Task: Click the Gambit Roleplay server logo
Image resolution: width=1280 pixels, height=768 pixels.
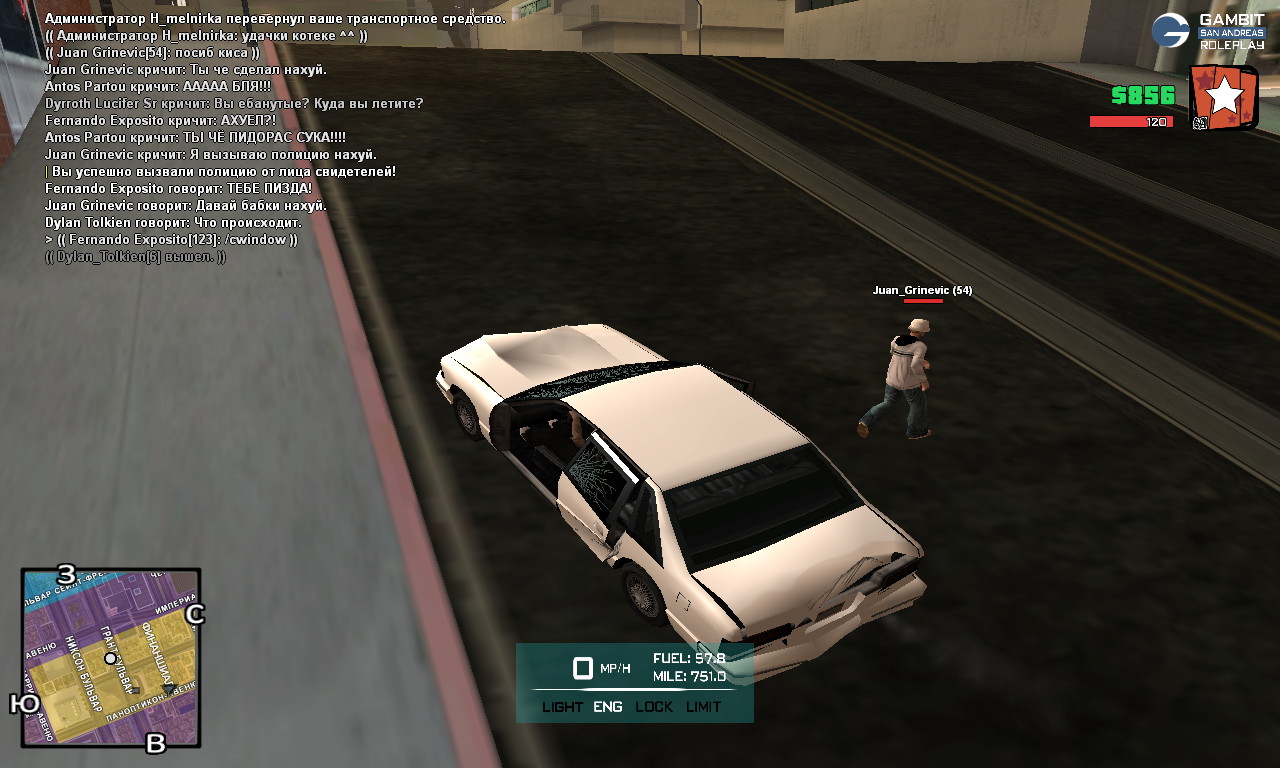Action: 1207,31
